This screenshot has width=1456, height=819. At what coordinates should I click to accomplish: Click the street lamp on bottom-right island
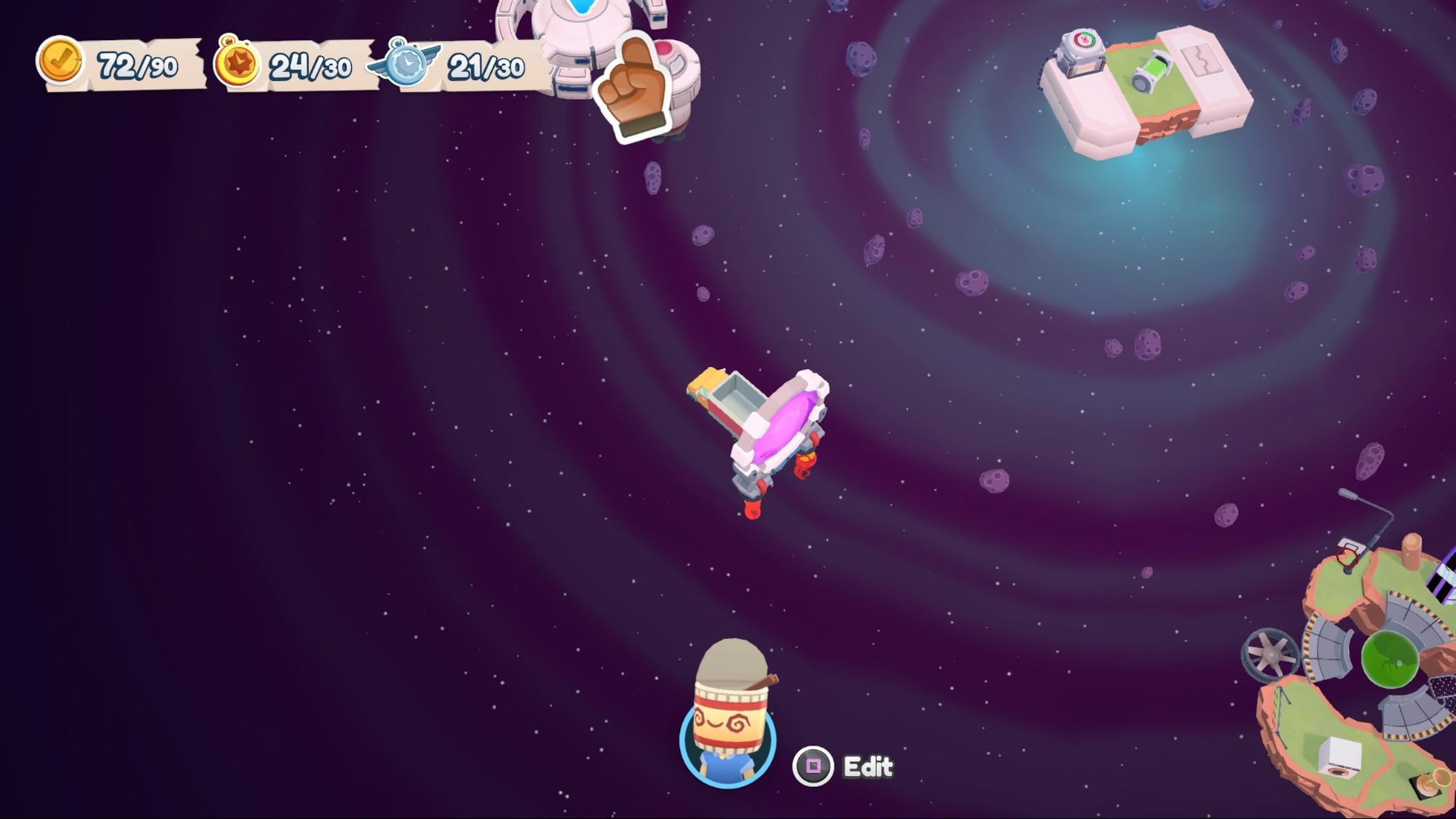point(1348,494)
